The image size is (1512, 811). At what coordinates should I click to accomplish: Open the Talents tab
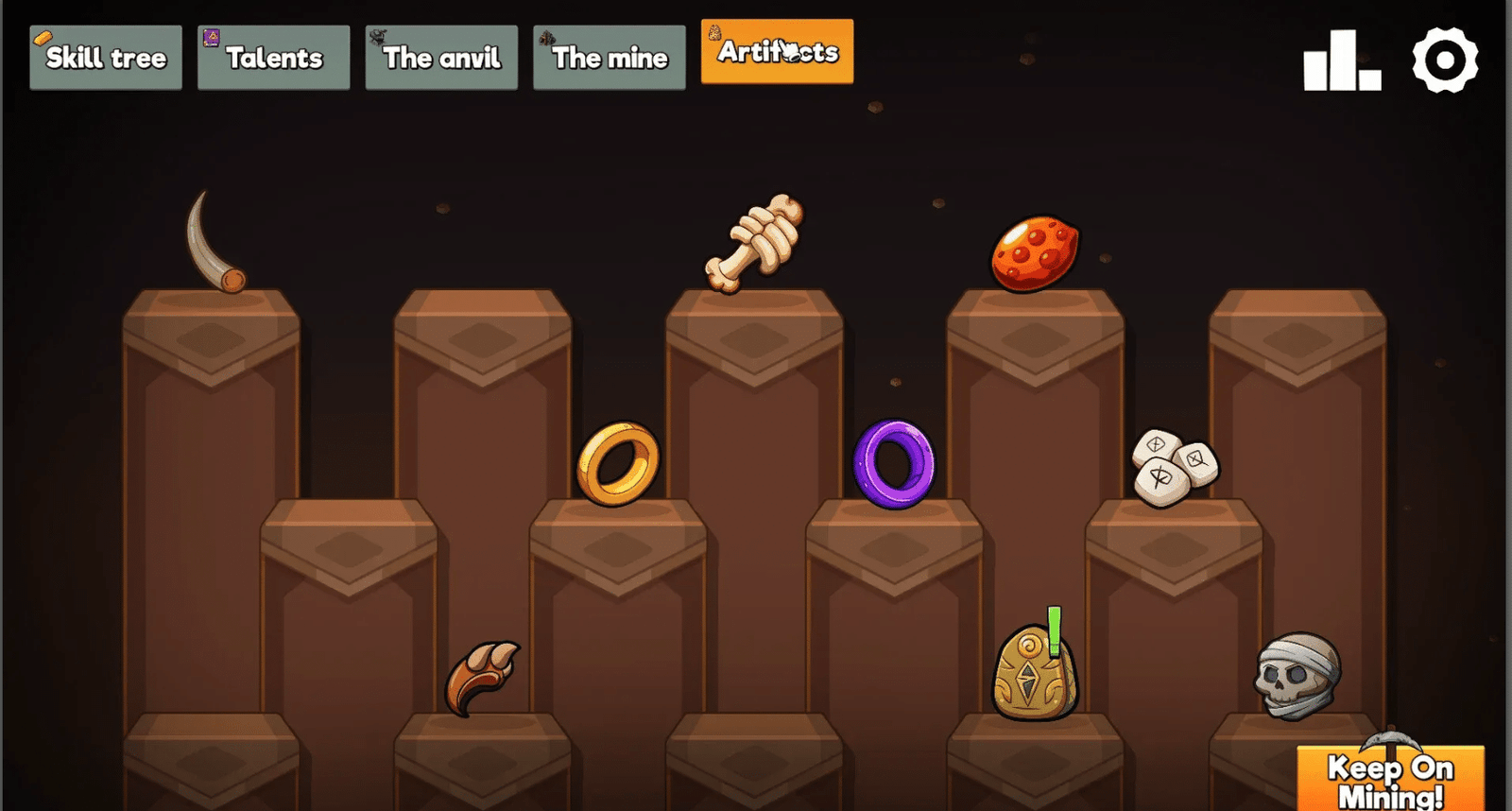coord(272,57)
